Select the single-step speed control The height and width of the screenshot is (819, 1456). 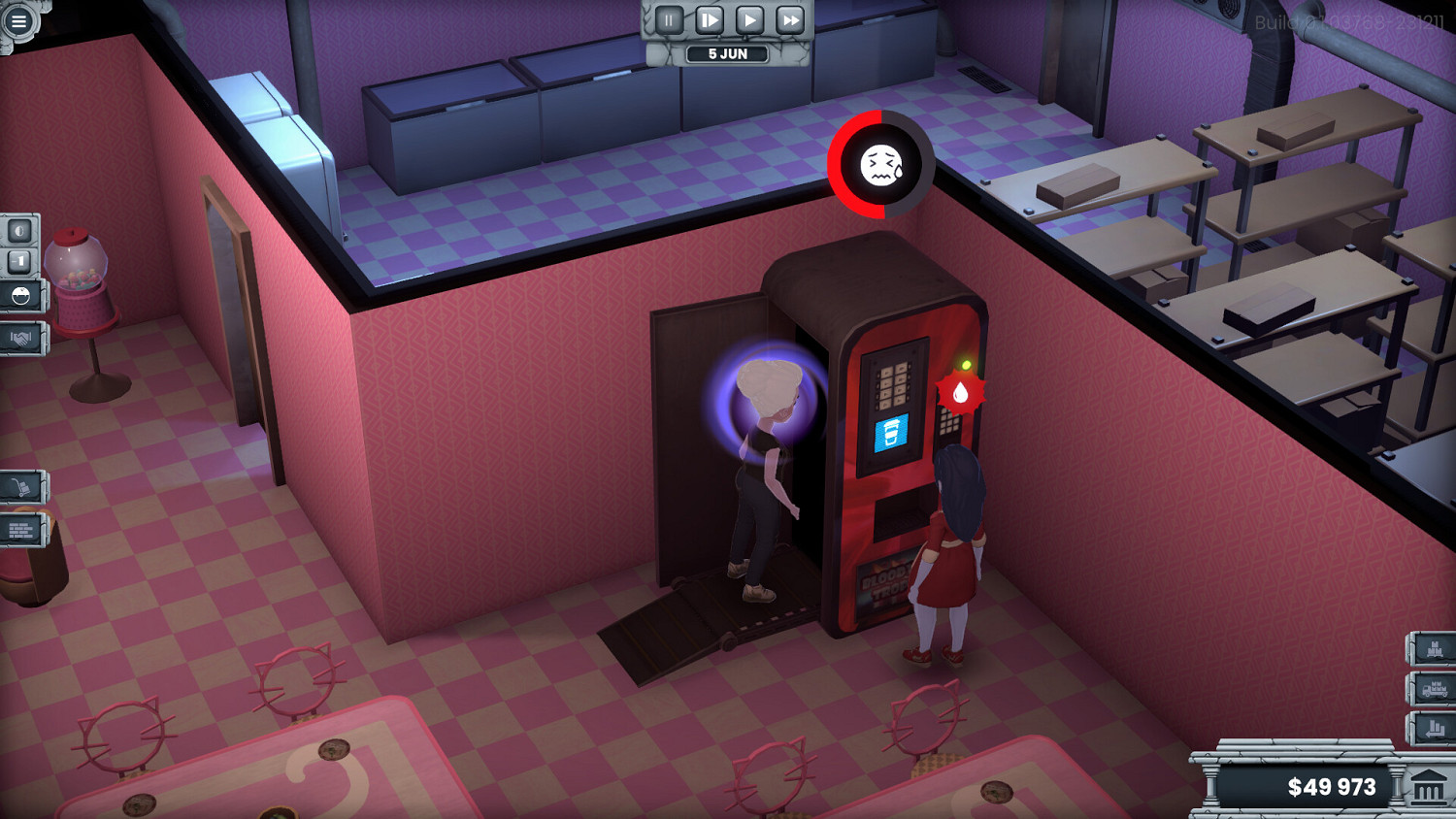point(710,18)
